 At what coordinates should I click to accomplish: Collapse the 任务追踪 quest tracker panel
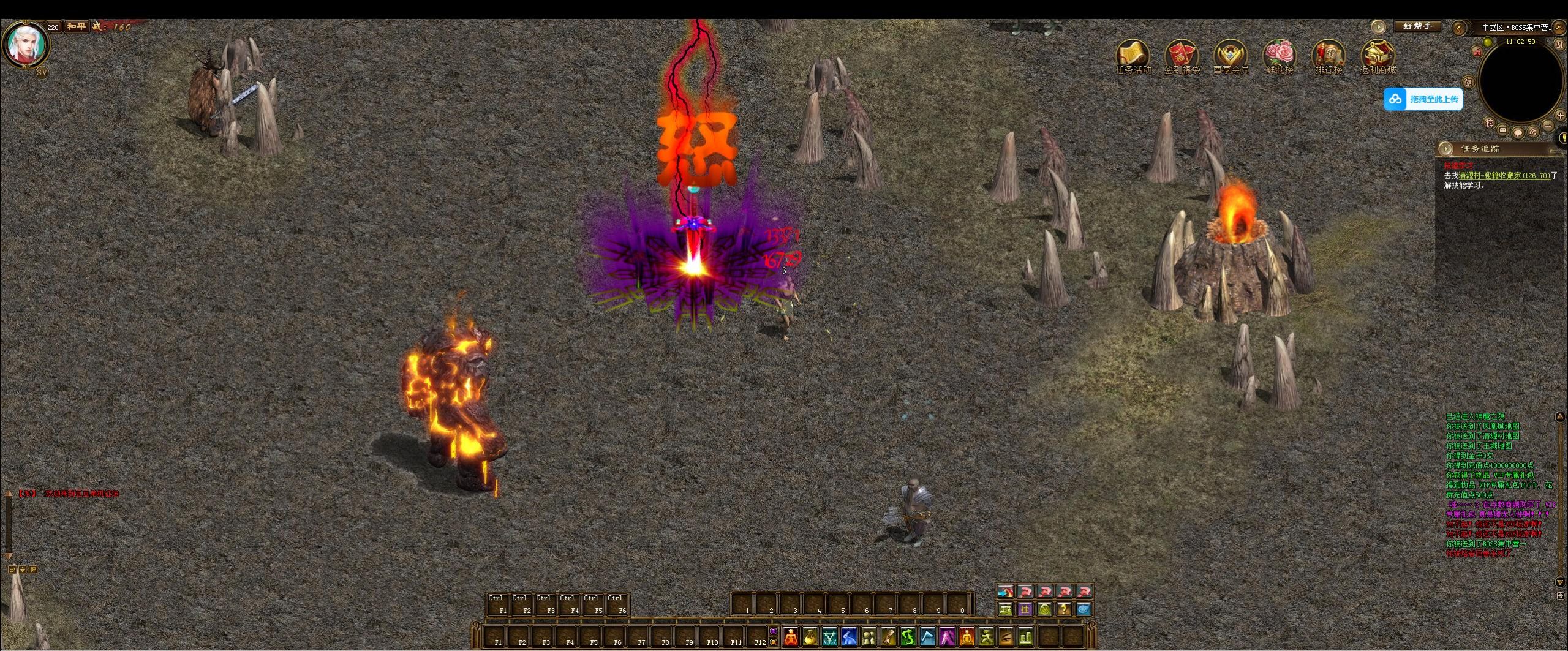pos(1446,149)
